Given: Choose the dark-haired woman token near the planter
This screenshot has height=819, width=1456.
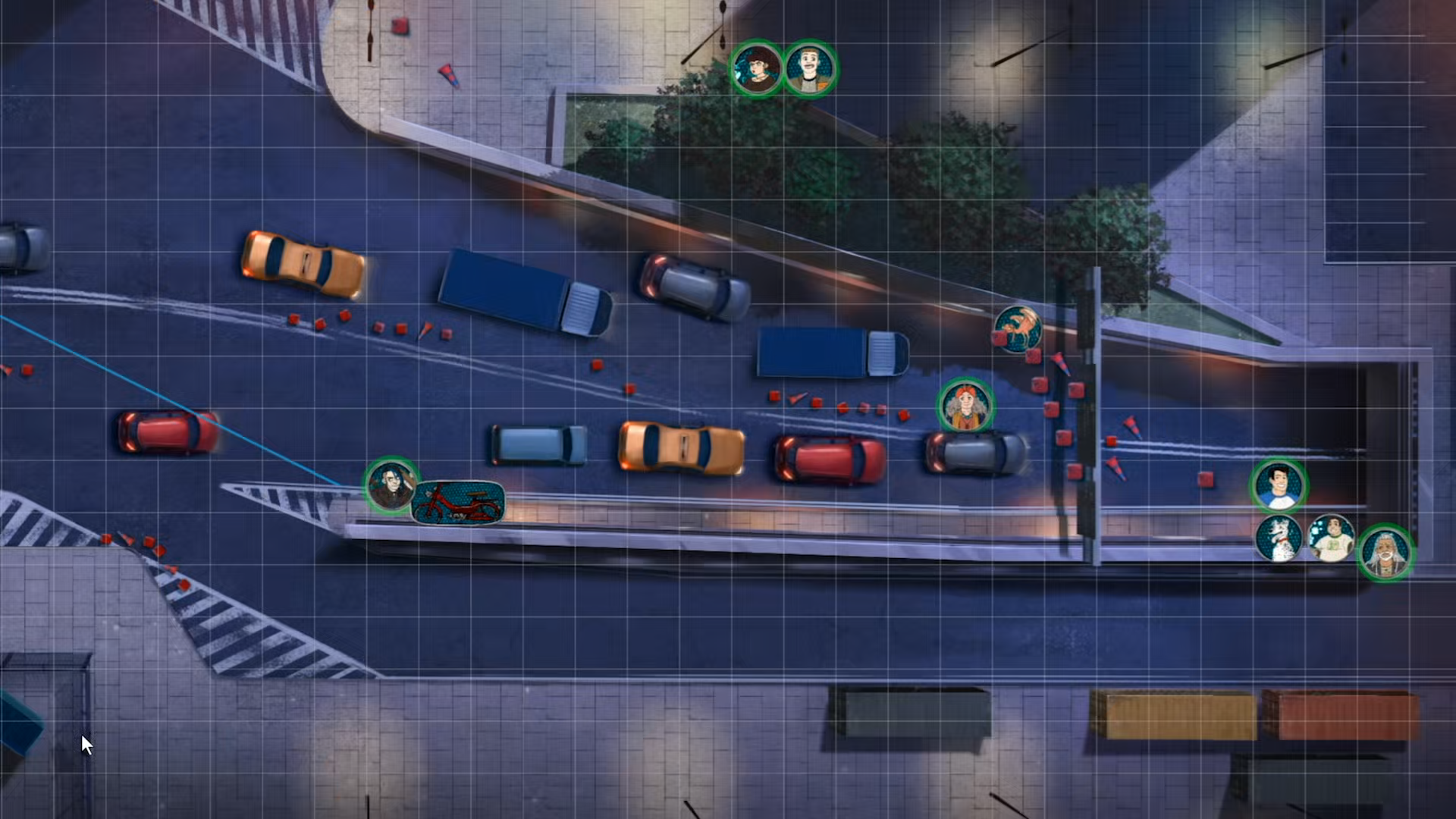Looking at the screenshot, I should [757, 68].
